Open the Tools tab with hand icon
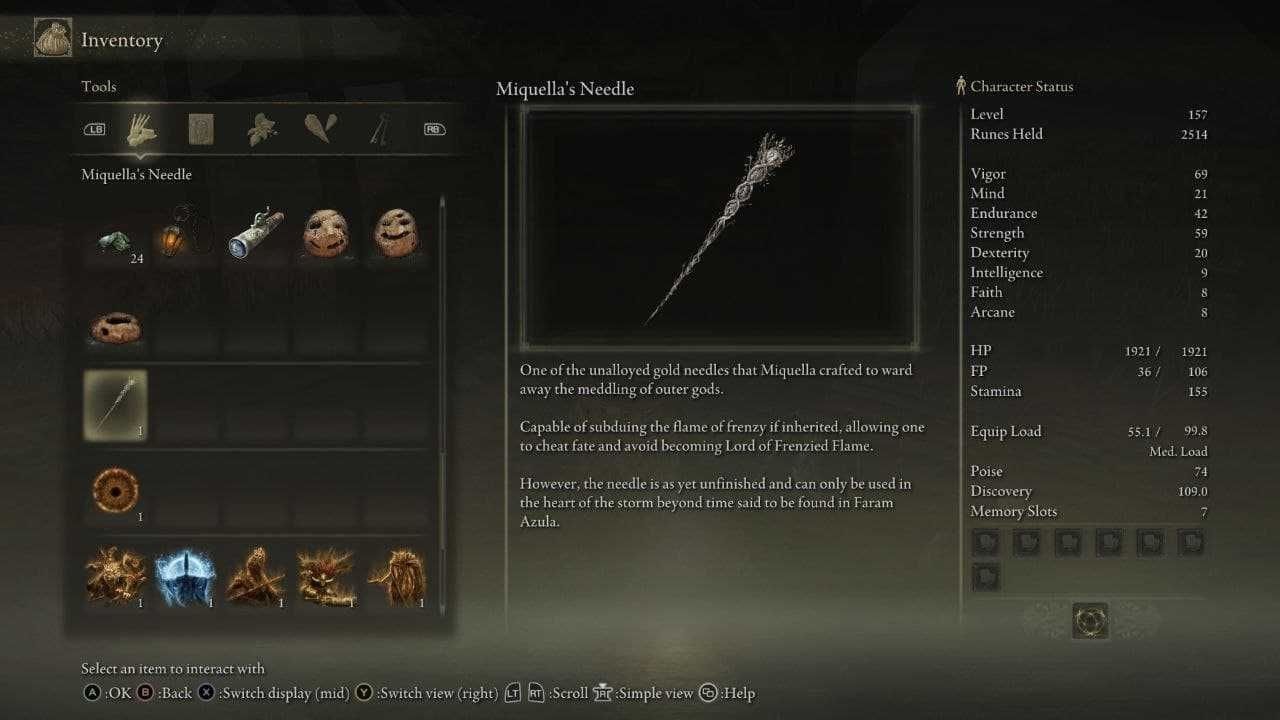The height and width of the screenshot is (720, 1280). point(141,129)
